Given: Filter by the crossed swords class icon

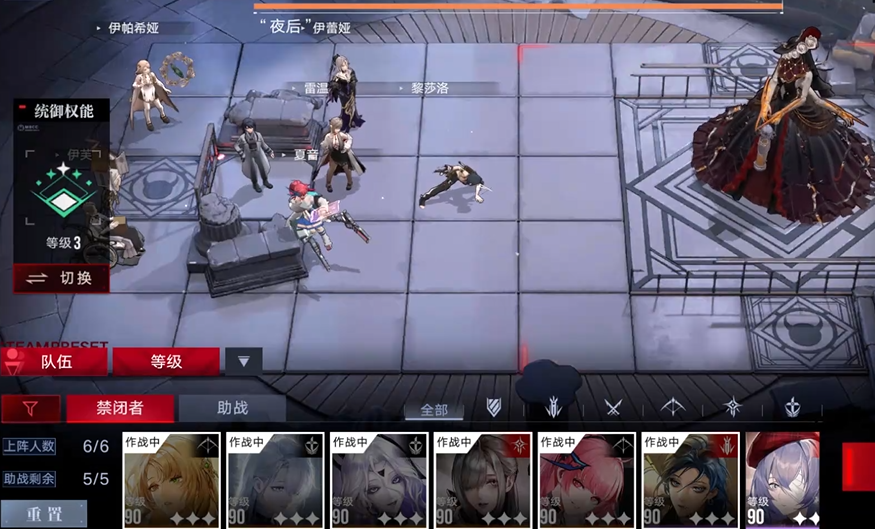Looking at the screenshot, I should (613, 407).
